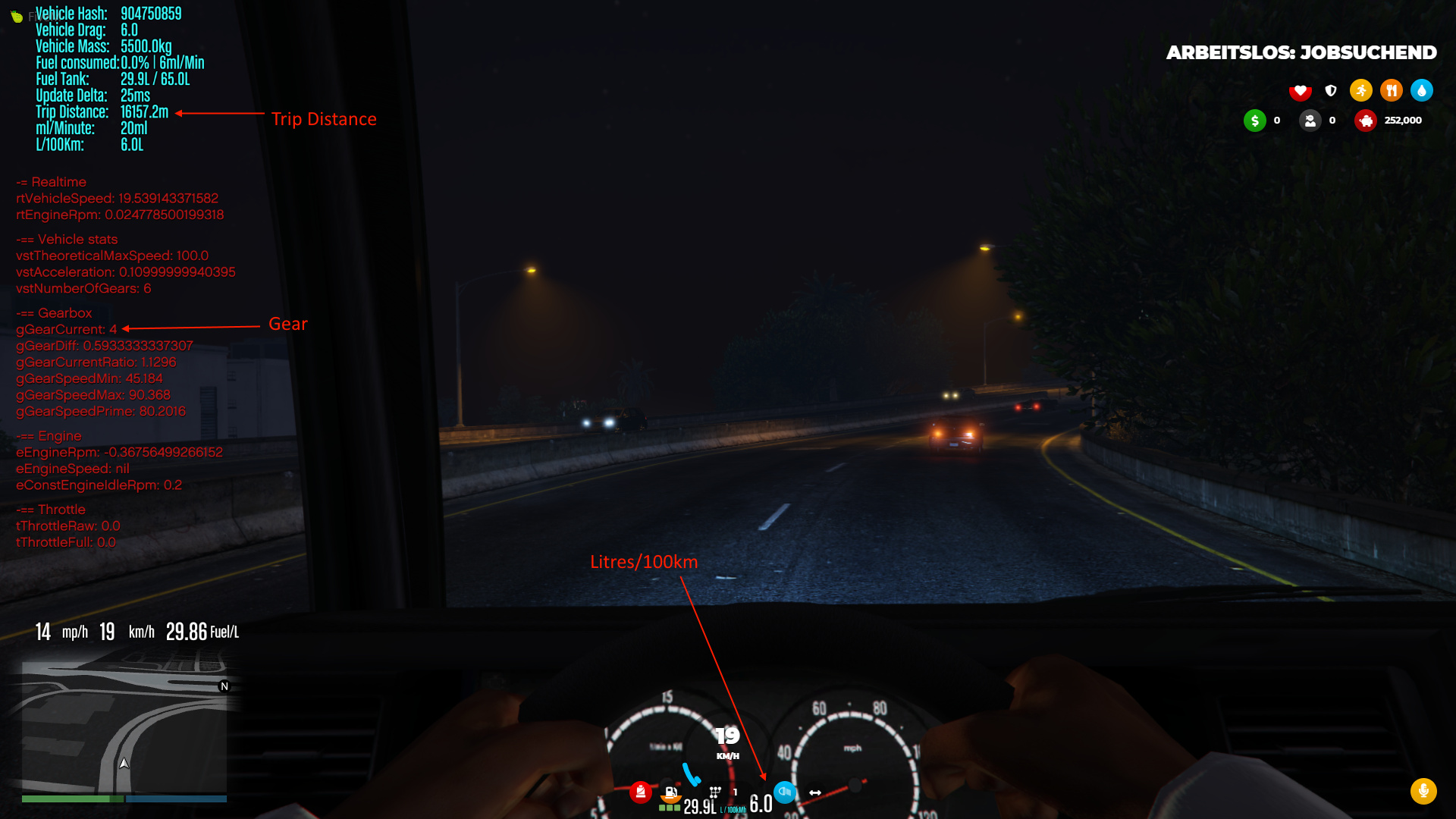Click the gray society player icon
The image size is (1456, 819).
tap(1310, 121)
